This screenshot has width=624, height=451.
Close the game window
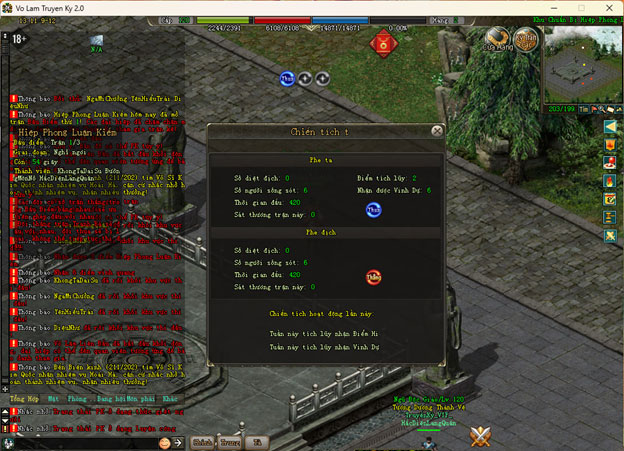[607, 7]
